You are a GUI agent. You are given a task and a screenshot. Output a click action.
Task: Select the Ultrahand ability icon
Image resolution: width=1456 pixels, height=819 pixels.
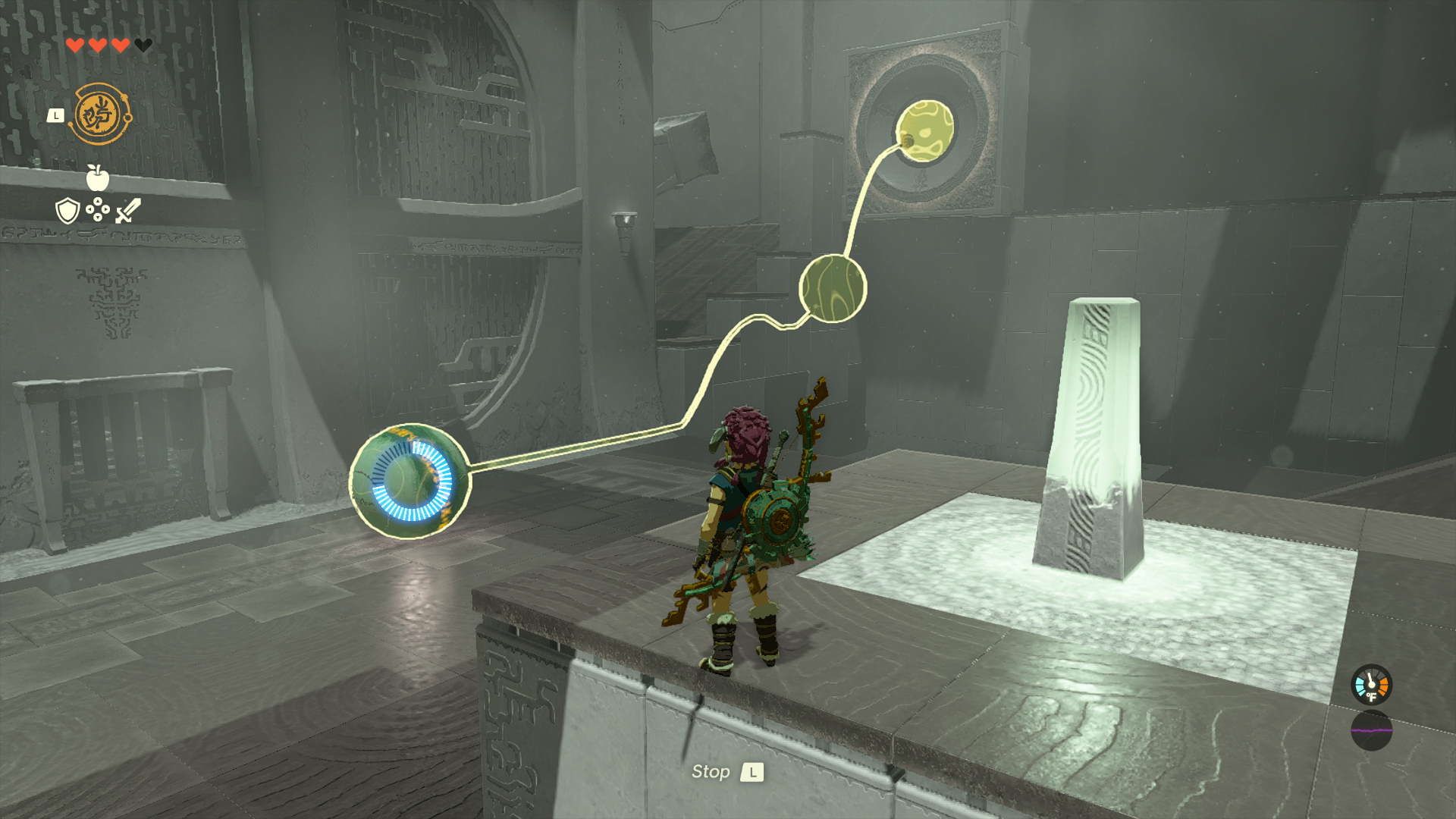[99, 112]
